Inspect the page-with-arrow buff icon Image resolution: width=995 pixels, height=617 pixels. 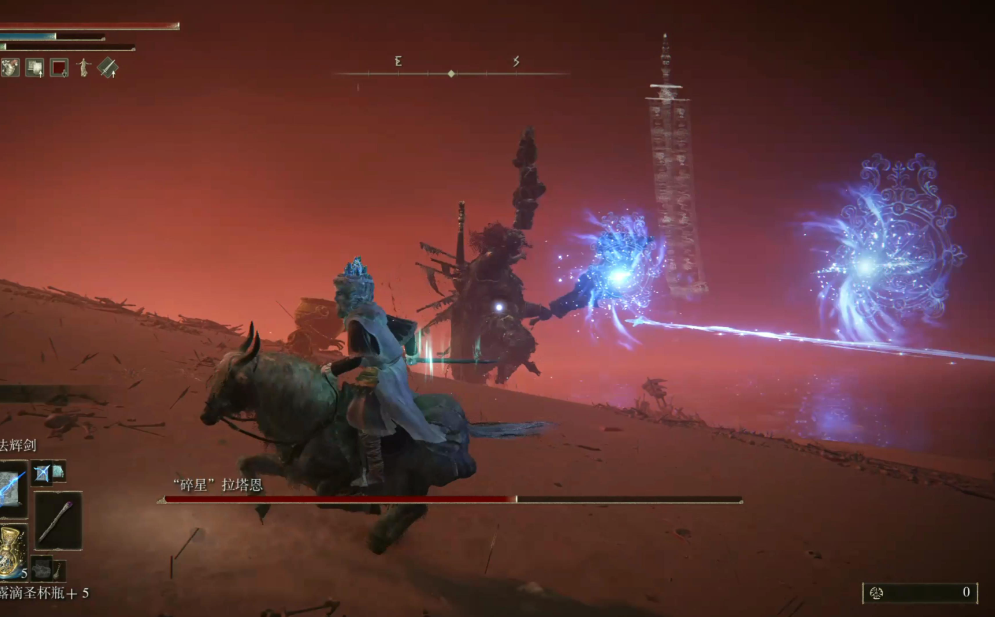(34, 68)
